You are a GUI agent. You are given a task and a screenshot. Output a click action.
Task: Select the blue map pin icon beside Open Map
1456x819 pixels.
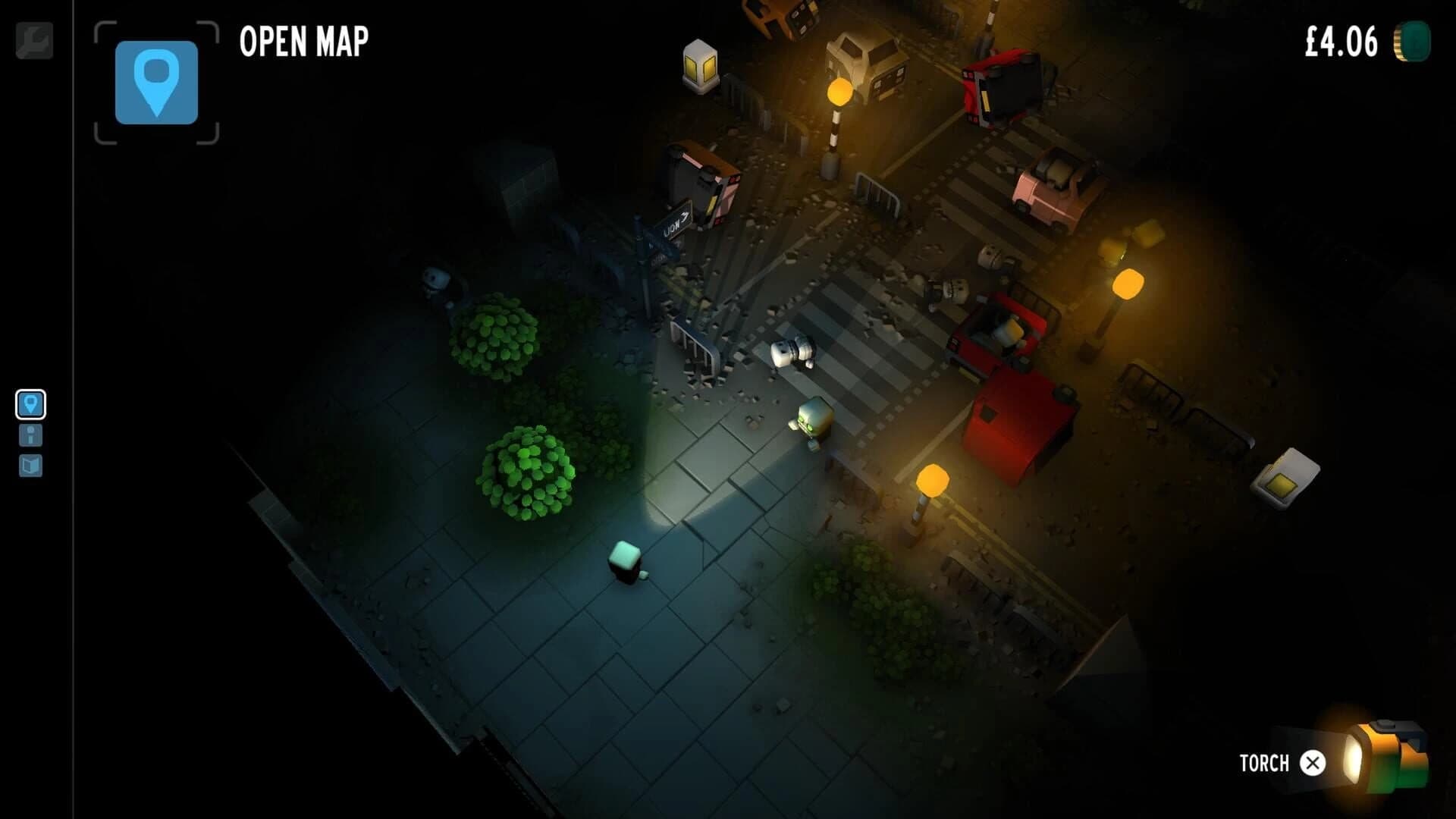coord(155,83)
